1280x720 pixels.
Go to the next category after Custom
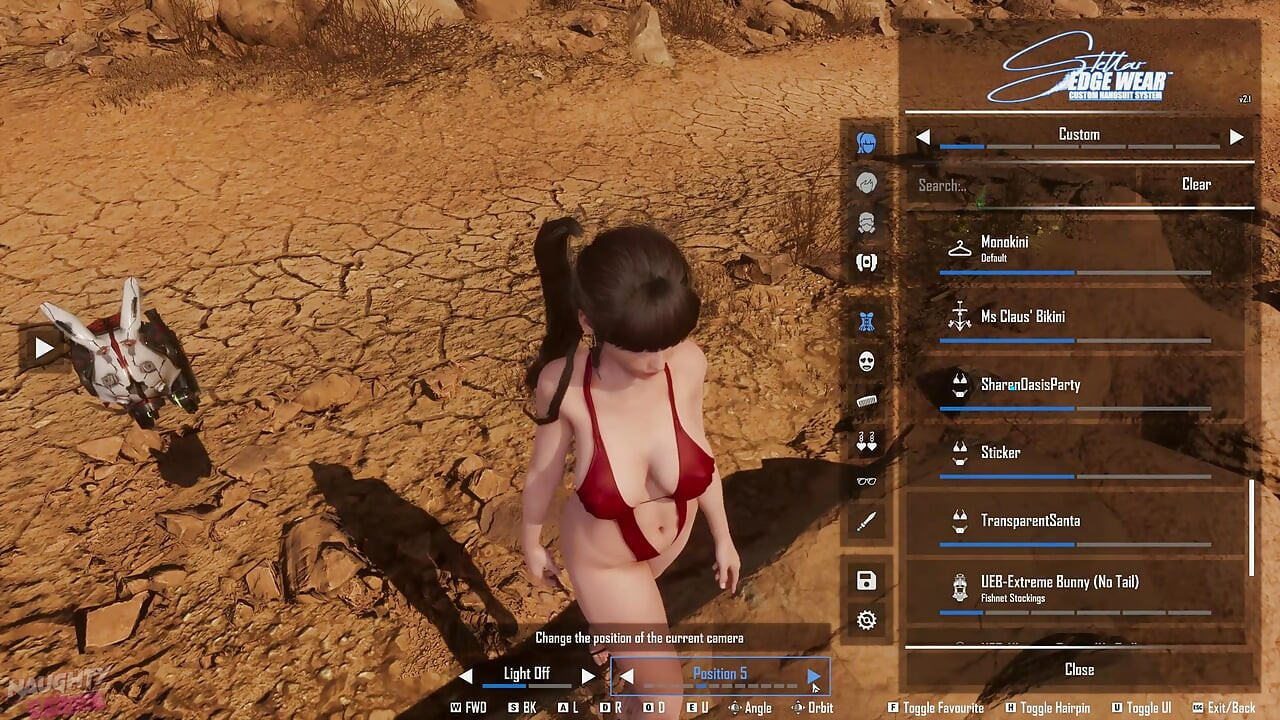1237,136
